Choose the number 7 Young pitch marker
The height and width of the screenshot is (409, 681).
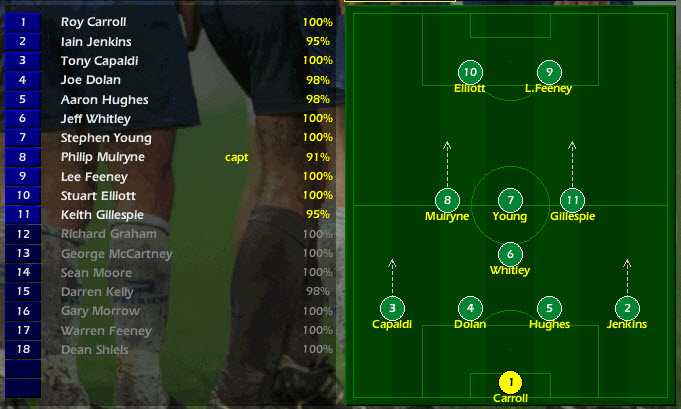click(x=510, y=200)
